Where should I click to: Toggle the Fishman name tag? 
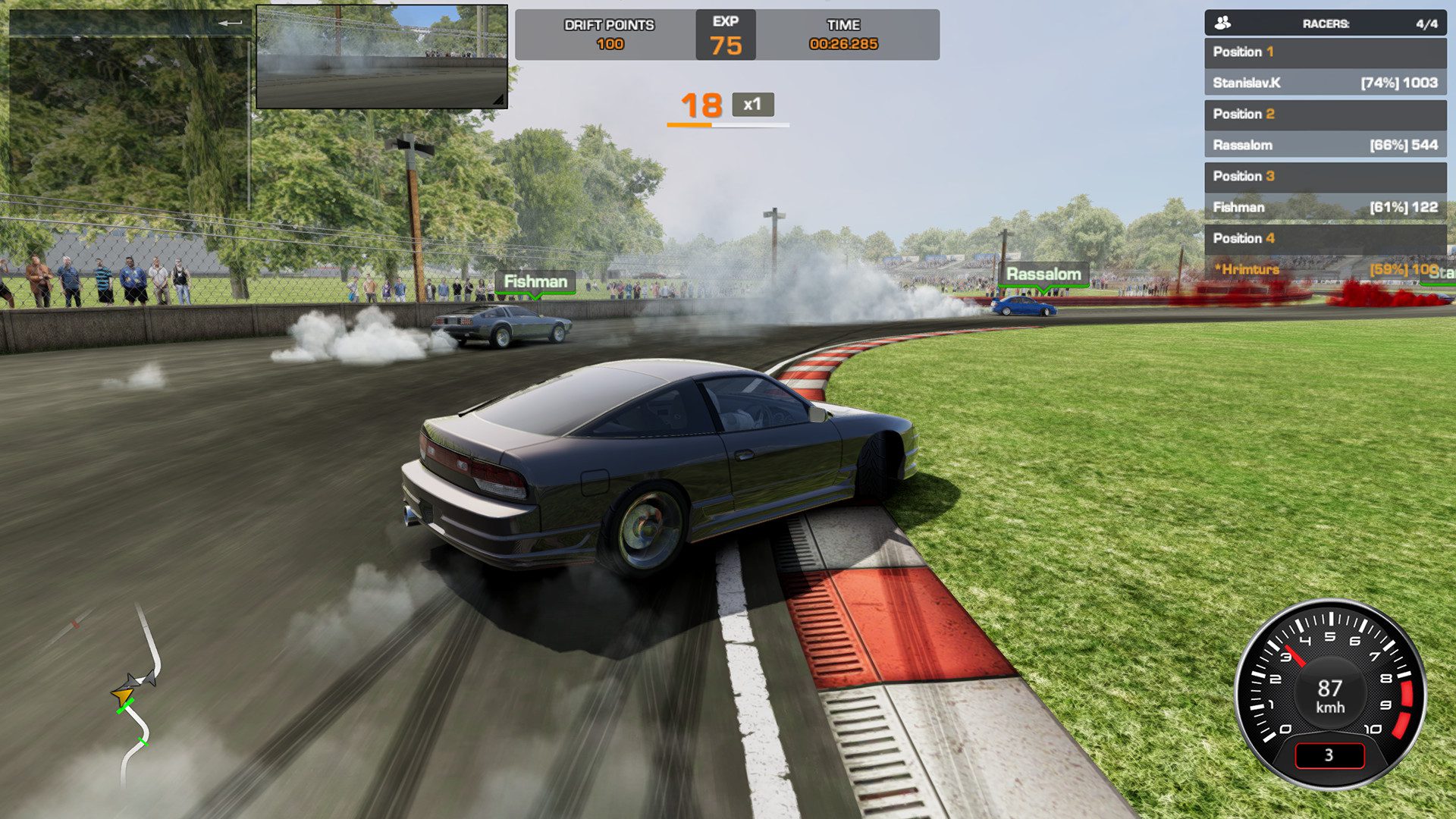(535, 281)
